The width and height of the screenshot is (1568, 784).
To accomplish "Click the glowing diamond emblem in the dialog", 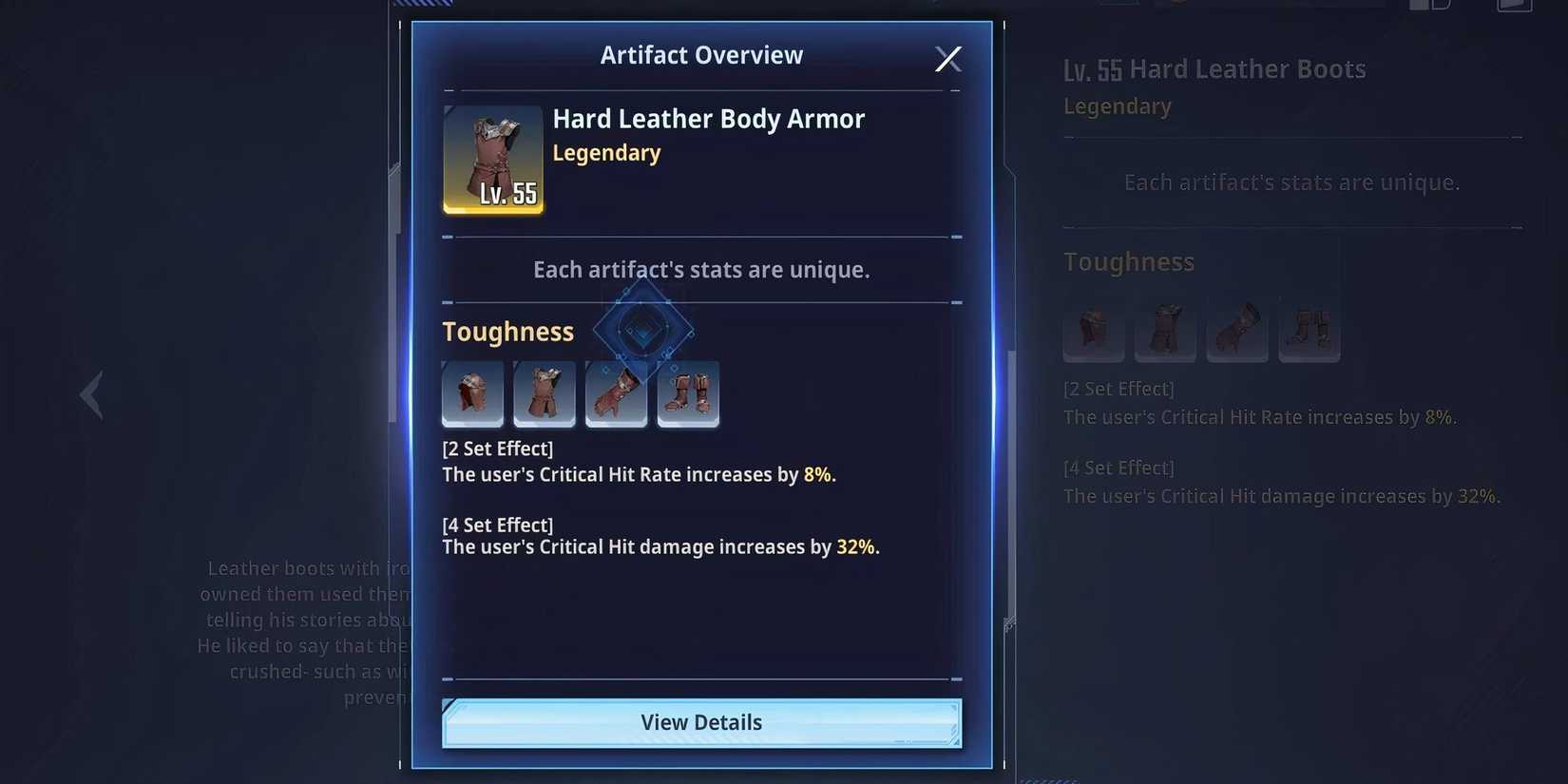I will pyautogui.click(x=642, y=329).
